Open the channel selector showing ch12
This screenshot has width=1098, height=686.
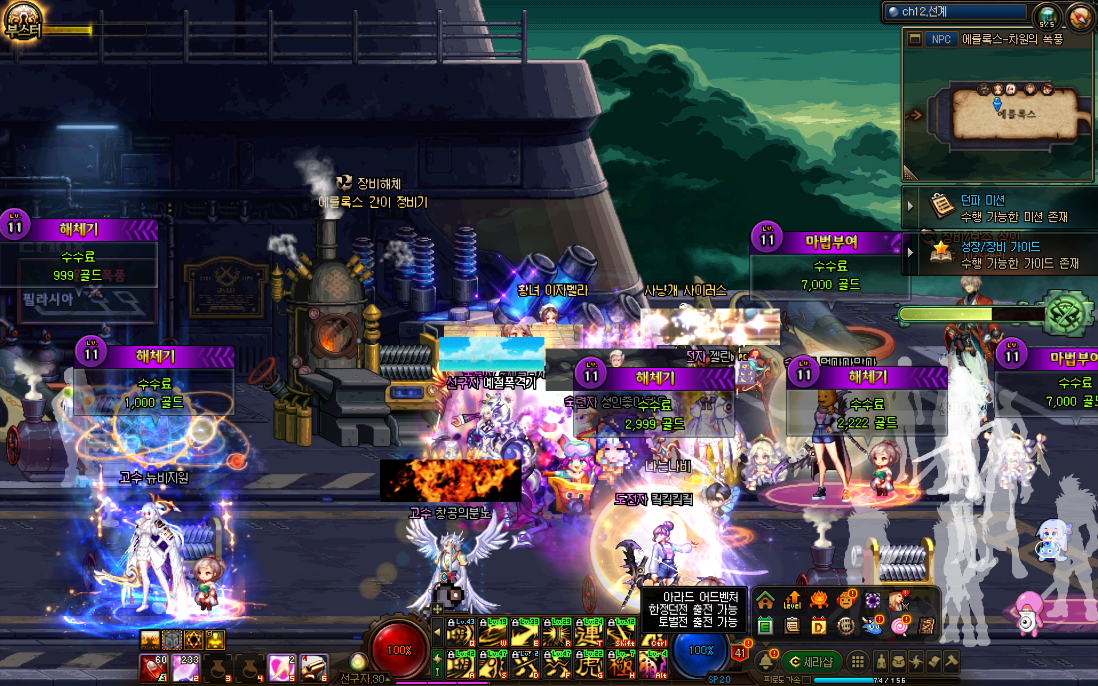pyautogui.click(x=955, y=13)
